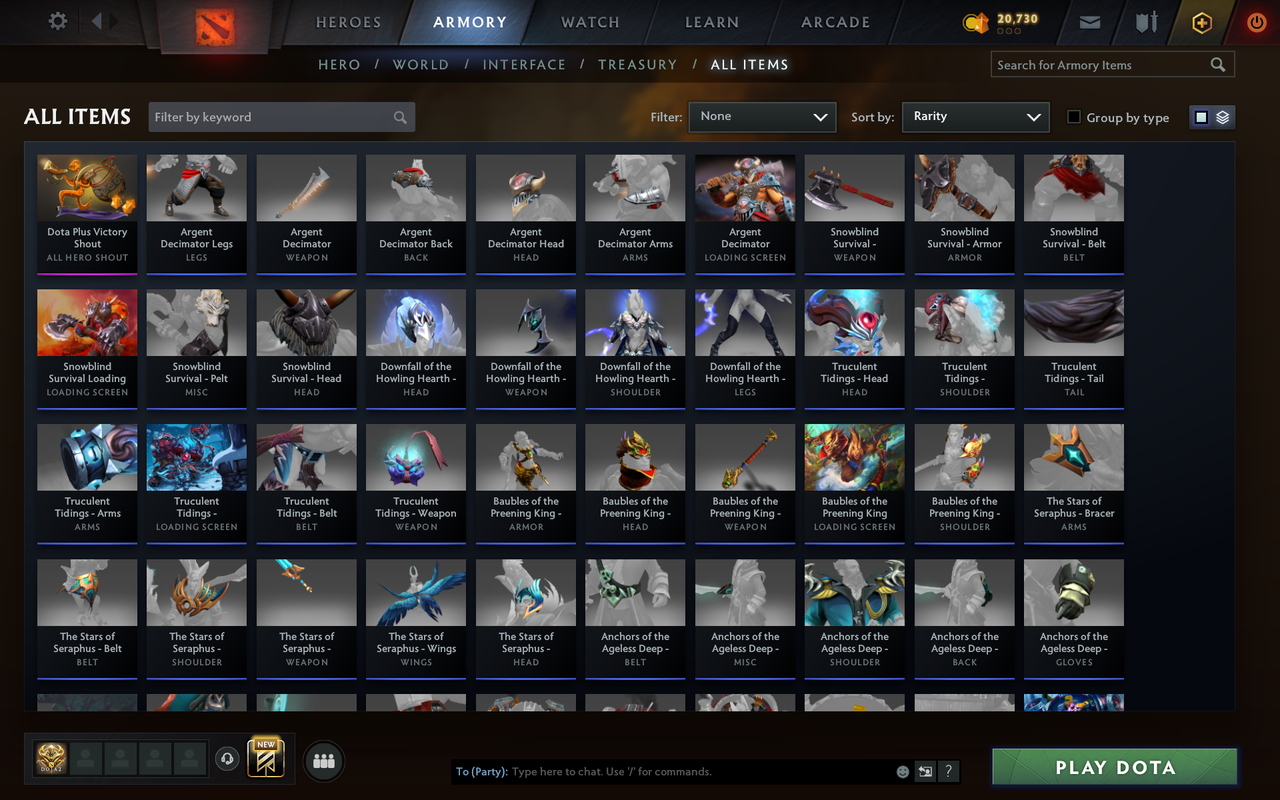Screen dimensions: 1280x800
Task: Open the Arcade menu
Action: coord(835,21)
